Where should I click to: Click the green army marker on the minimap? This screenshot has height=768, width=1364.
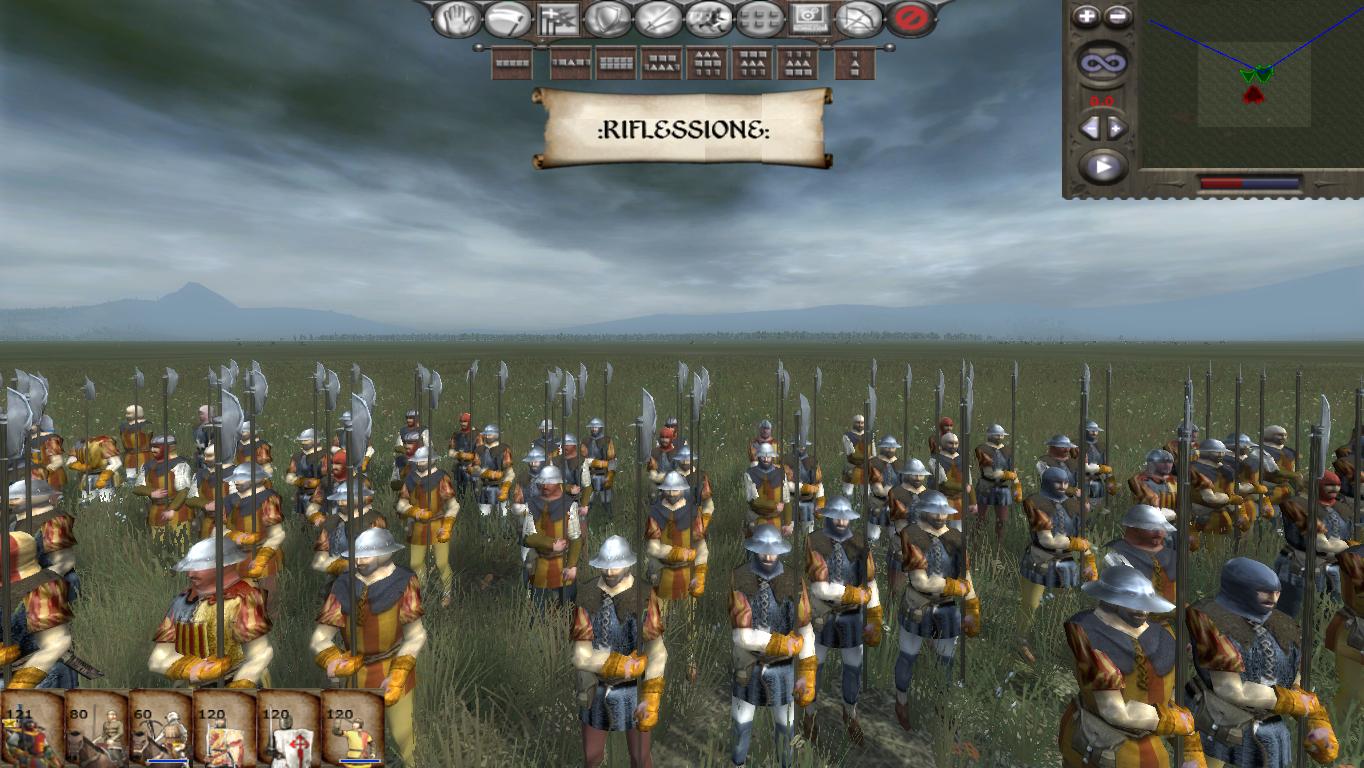pyautogui.click(x=1257, y=72)
